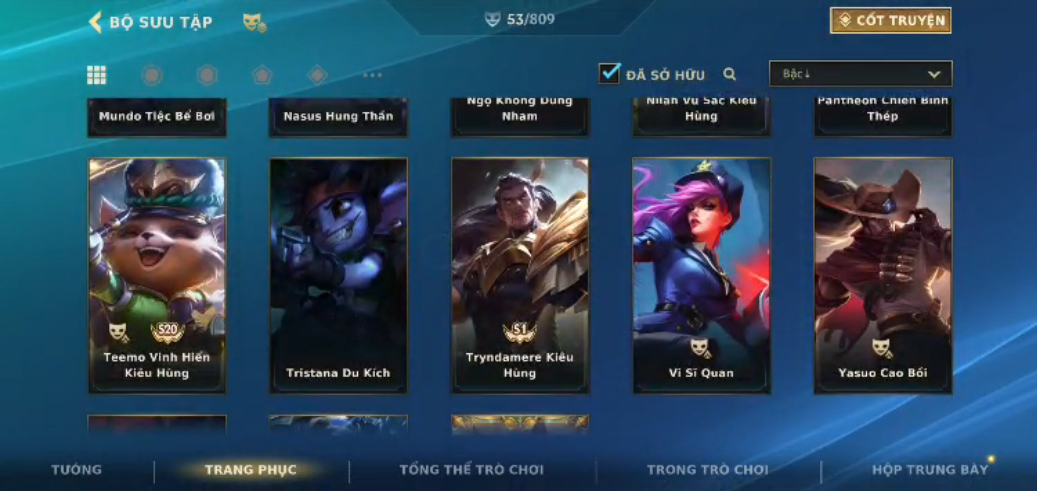Click the masks icon beside the title
The height and width of the screenshot is (491, 1037).
[254, 22]
